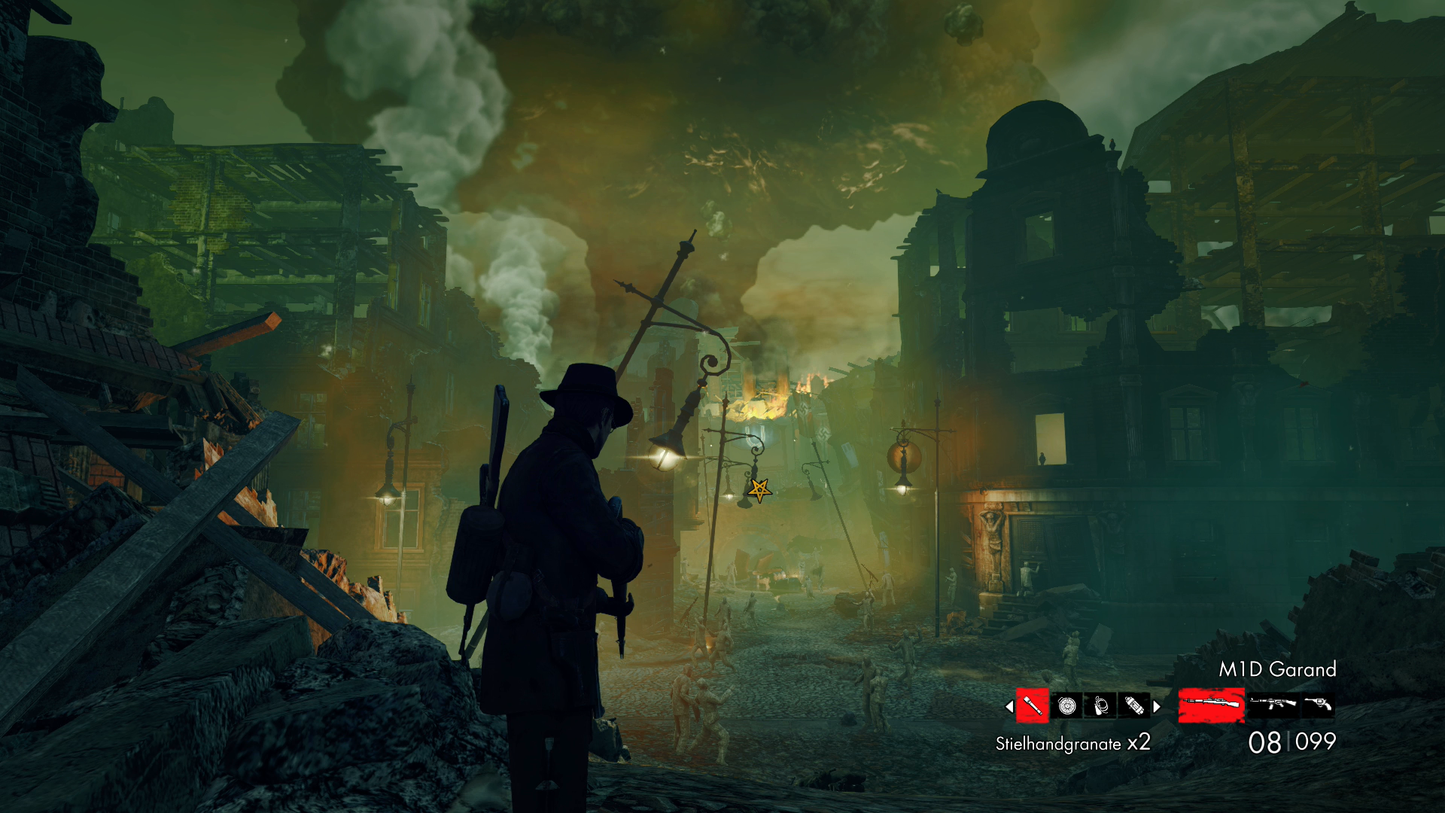Viewport: 1445px width, 813px height.
Task: Select the highlighted M1D Garand rifle icon
Action: [1212, 704]
